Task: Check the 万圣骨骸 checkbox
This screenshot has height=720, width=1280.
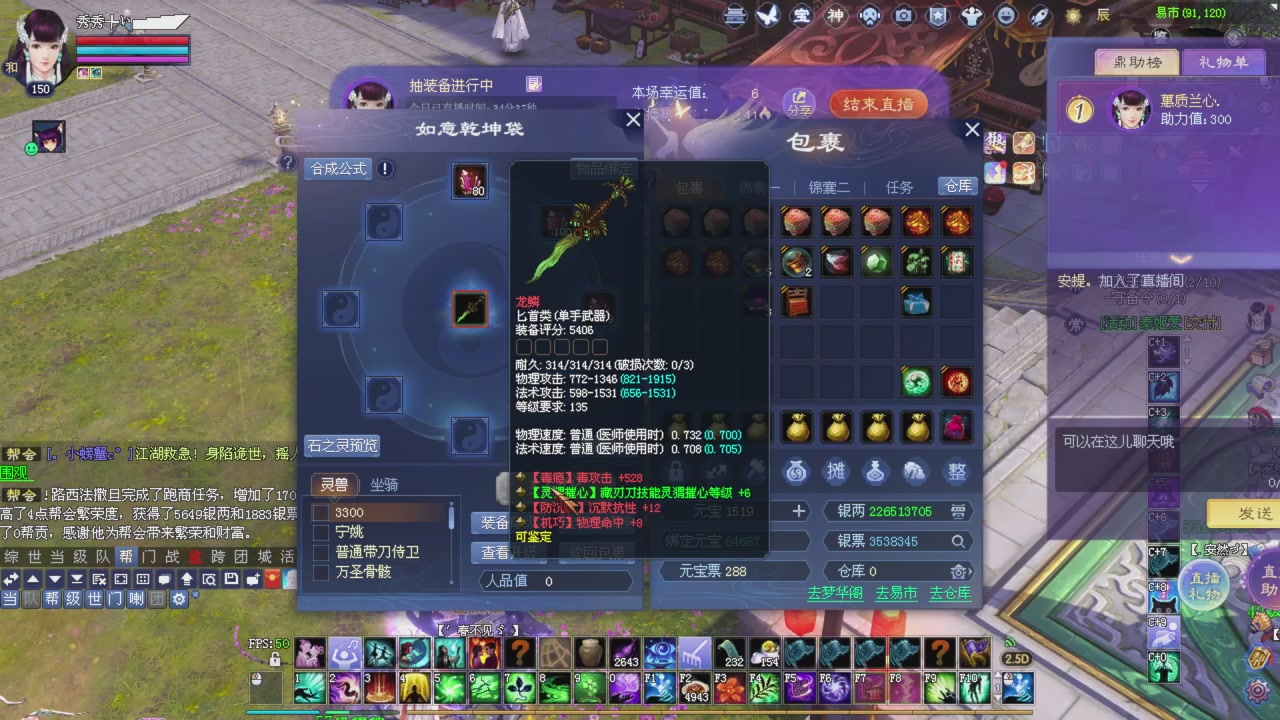Action: pyautogui.click(x=320, y=572)
